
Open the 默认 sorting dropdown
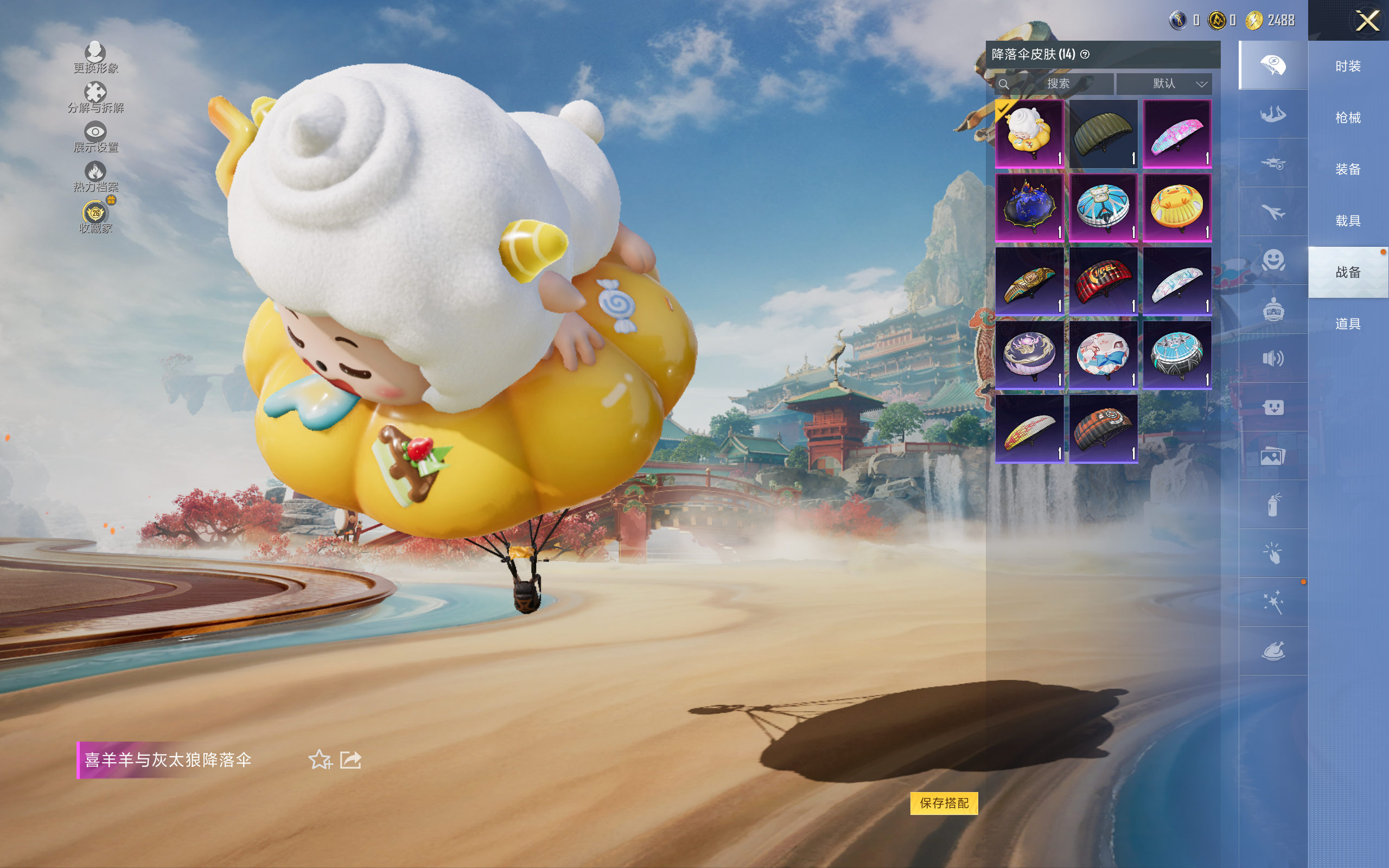coord(1163,84)
